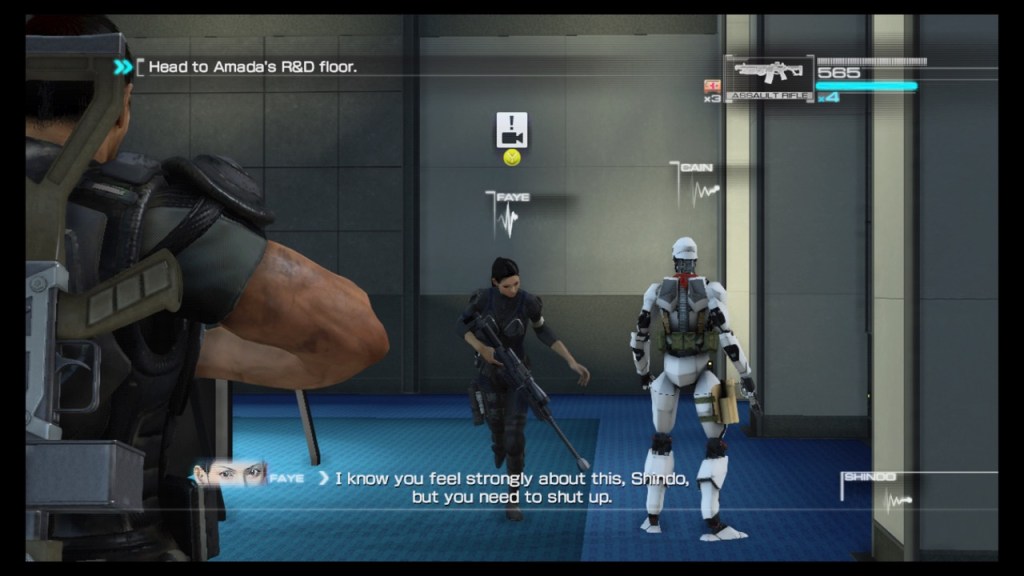Viewport: 1024px width, 576px height.
Task: Click Faye's speaker portrait in the dialogue
Action: (230, 472)
